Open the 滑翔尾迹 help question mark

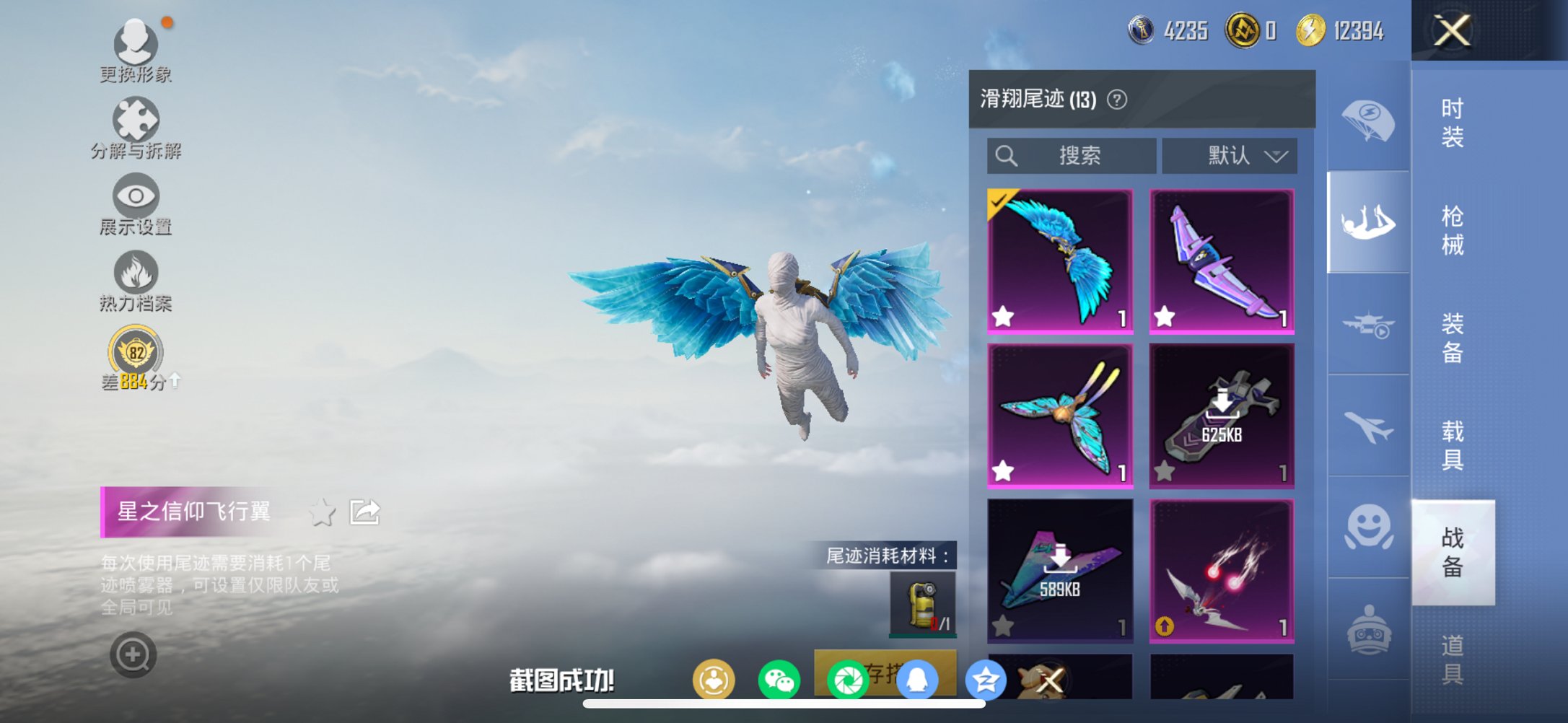[x=1117, y=100]
